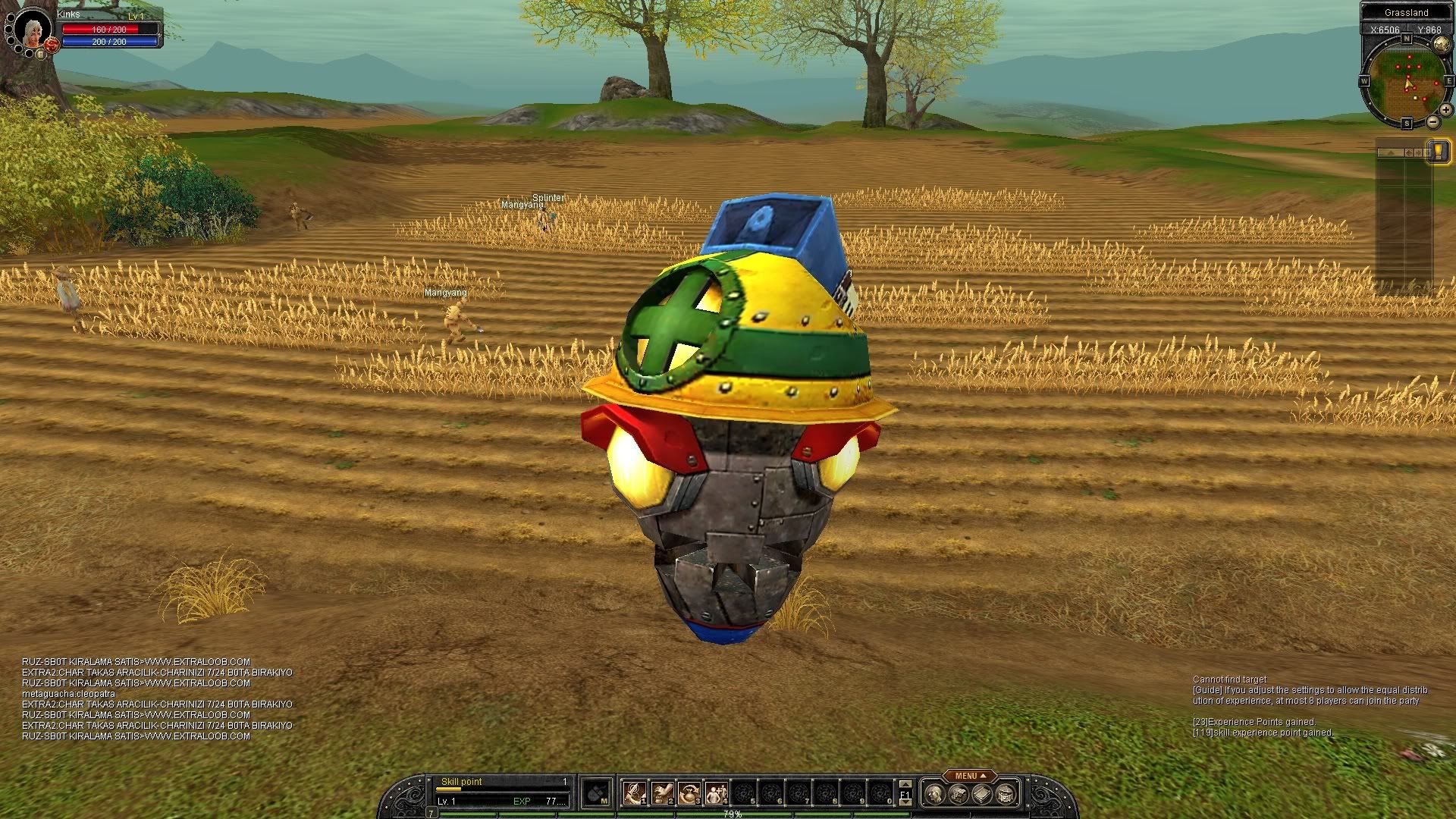Open the character head icon window
The width and height of the screenshot is (1456, 819).
coord(936,794)
